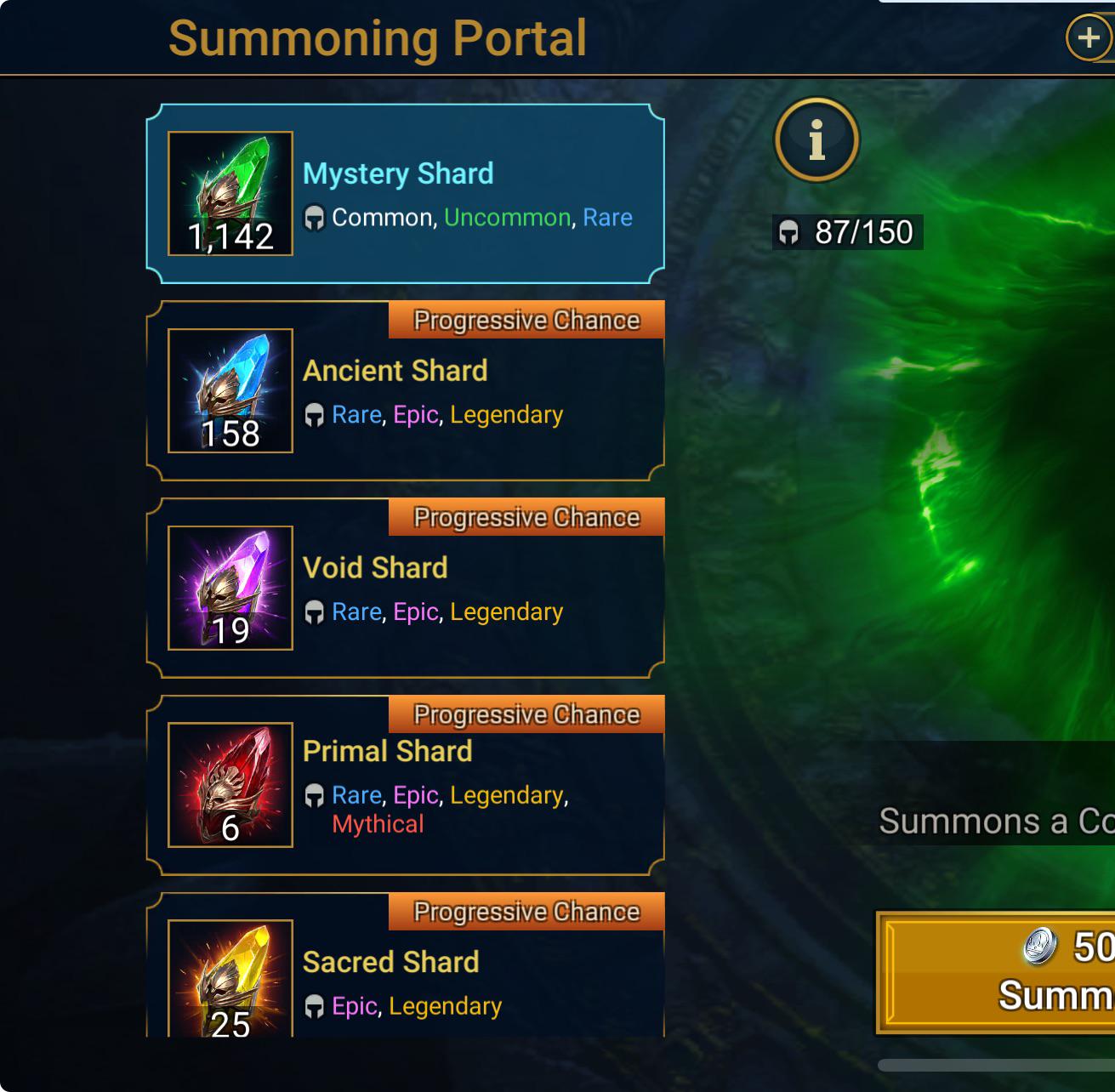Click the Void Shard Progressive Chance banner
This screenshot has height=1092, width=1115.
point(525,516)
